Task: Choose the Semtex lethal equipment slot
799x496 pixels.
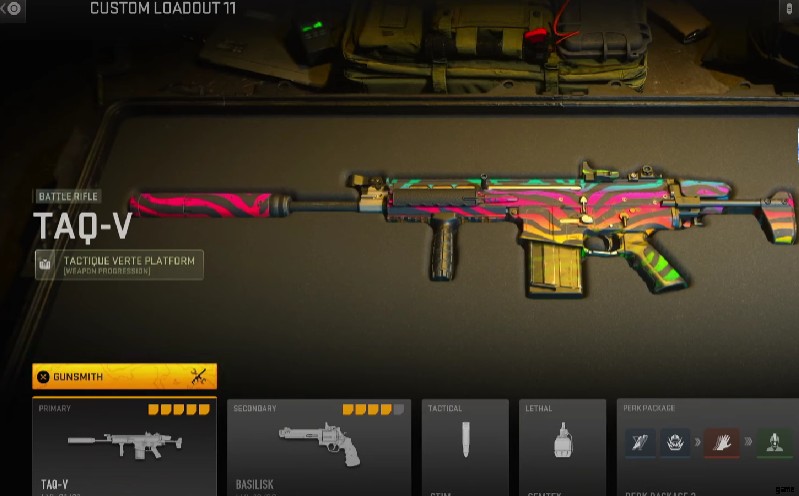Action: pos(562,447)
